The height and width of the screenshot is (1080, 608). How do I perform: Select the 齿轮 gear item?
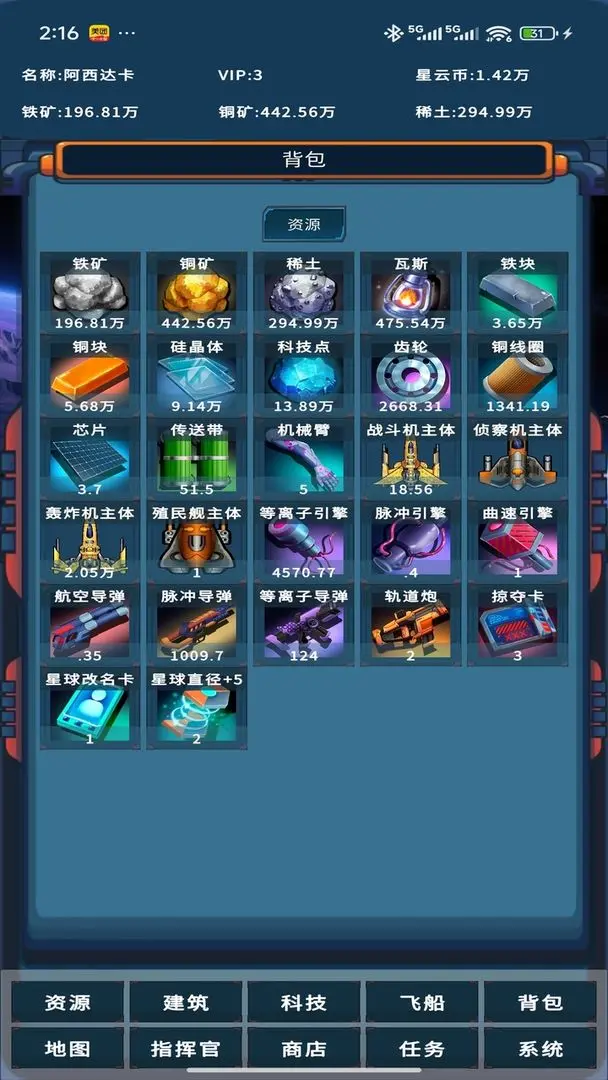(411, 375)
